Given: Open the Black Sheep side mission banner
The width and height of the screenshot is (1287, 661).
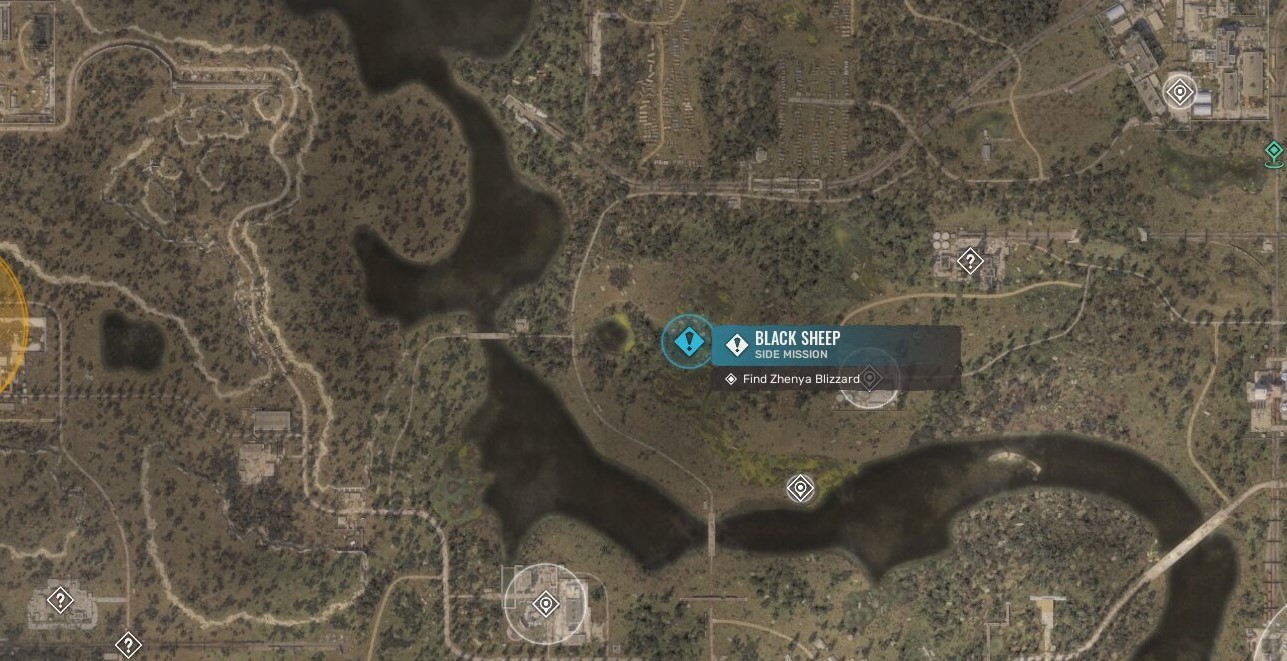Looking at the screenshot, I should (x=835, y=345).
